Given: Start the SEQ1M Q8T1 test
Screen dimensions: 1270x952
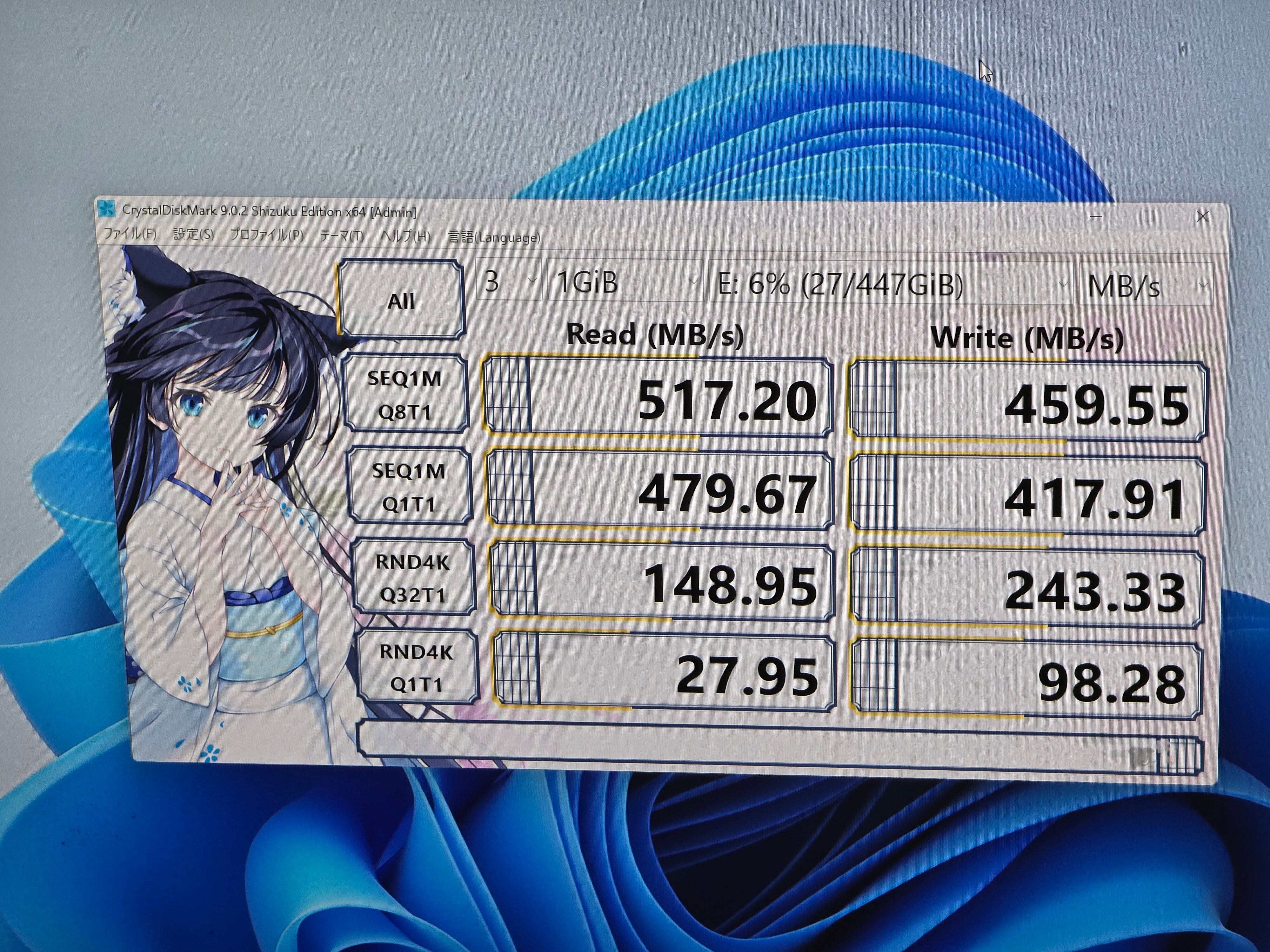Looking at the screenshot, I should point(405,394).
